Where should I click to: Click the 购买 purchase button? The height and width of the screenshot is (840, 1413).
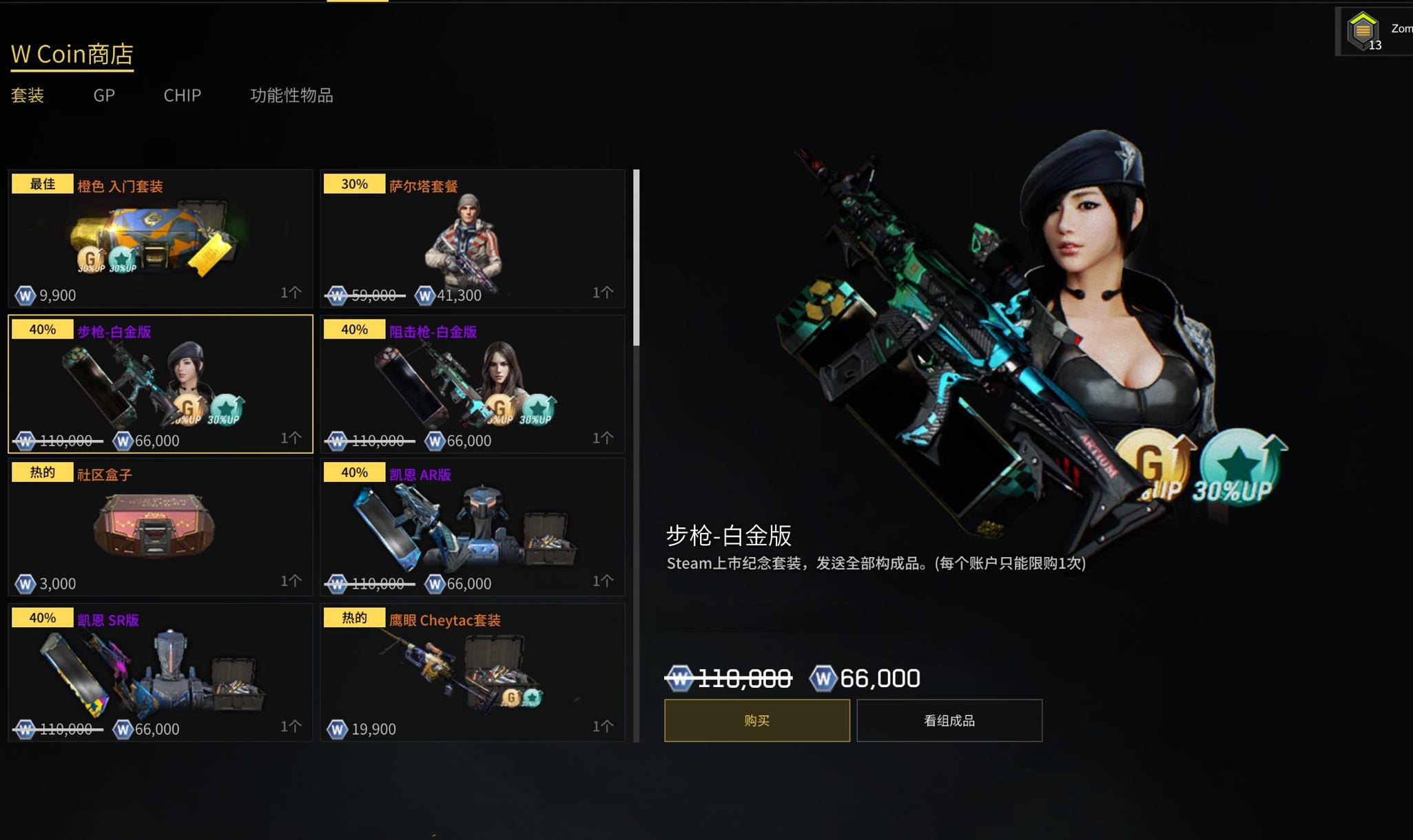[x=756, y=720]
